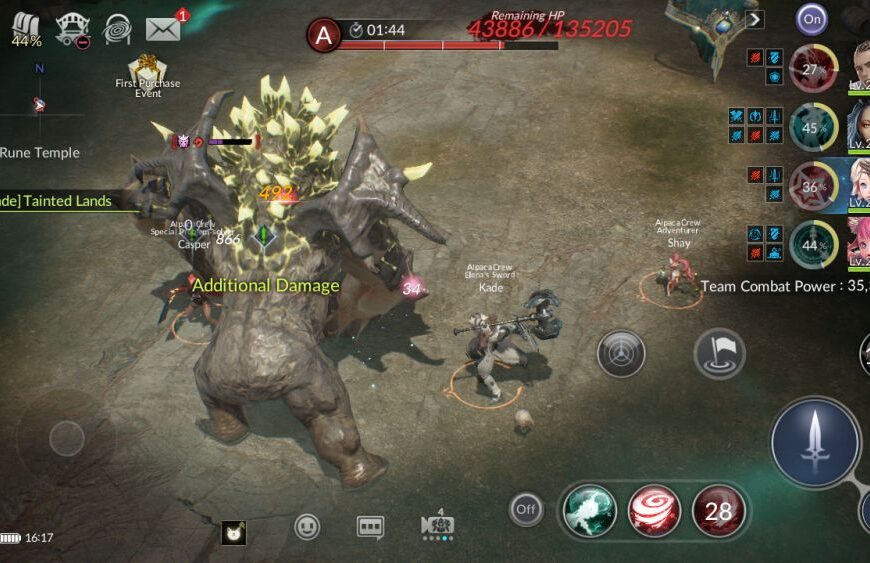The height and width of the screenshot is (563, 870).
Task: Open the merchant cart icon
Action: click(x=72, y=30)
